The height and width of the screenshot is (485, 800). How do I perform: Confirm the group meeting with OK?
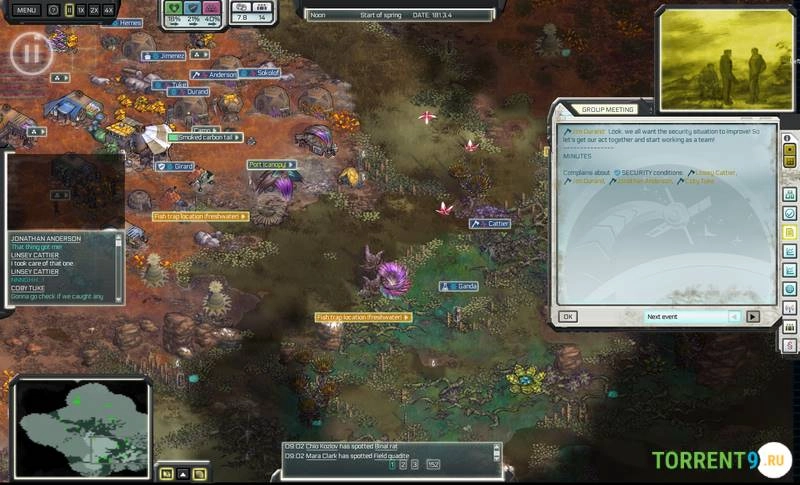[567, 316]
